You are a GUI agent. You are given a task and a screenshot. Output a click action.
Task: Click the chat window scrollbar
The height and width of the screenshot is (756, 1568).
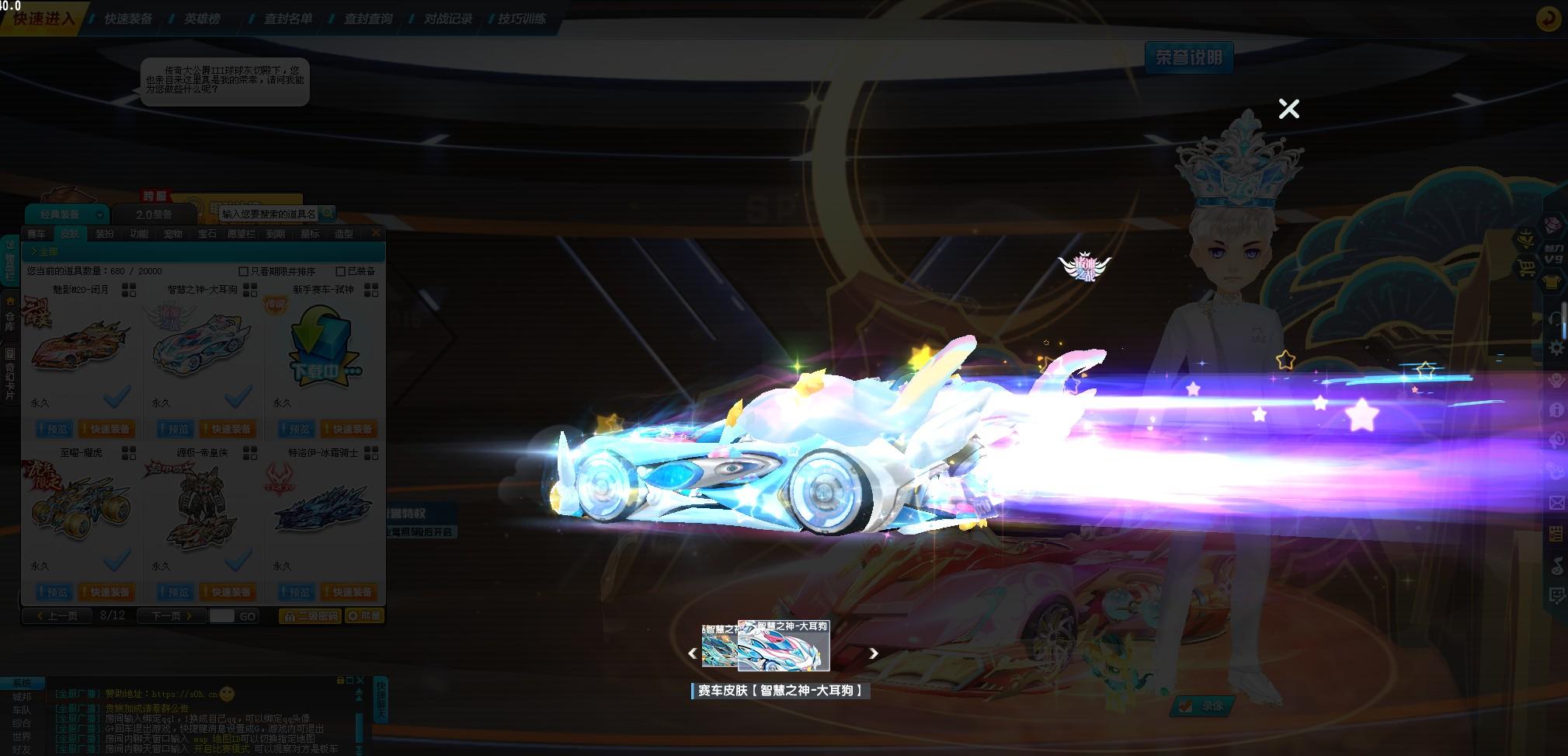(x=359, y=726)
